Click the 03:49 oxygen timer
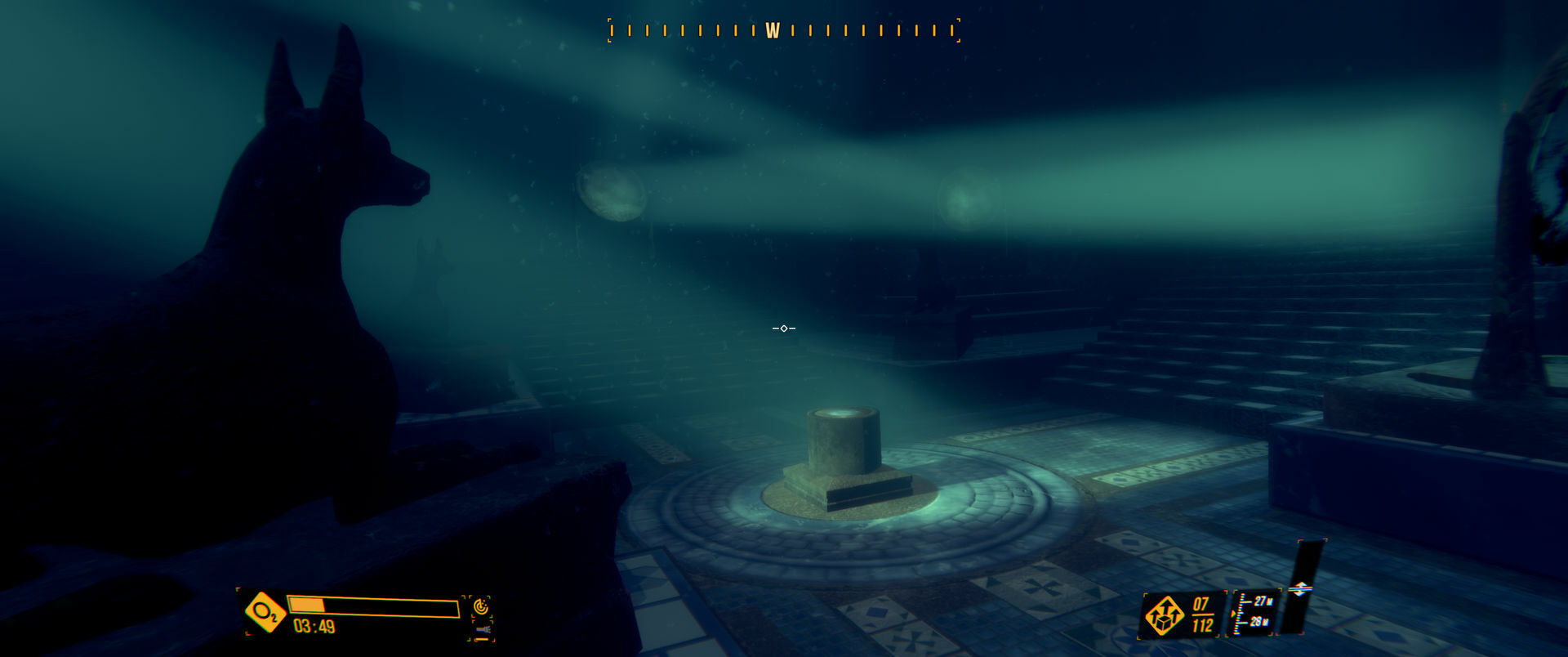This screenshot has width=1568, height=657. coord(314,625)
